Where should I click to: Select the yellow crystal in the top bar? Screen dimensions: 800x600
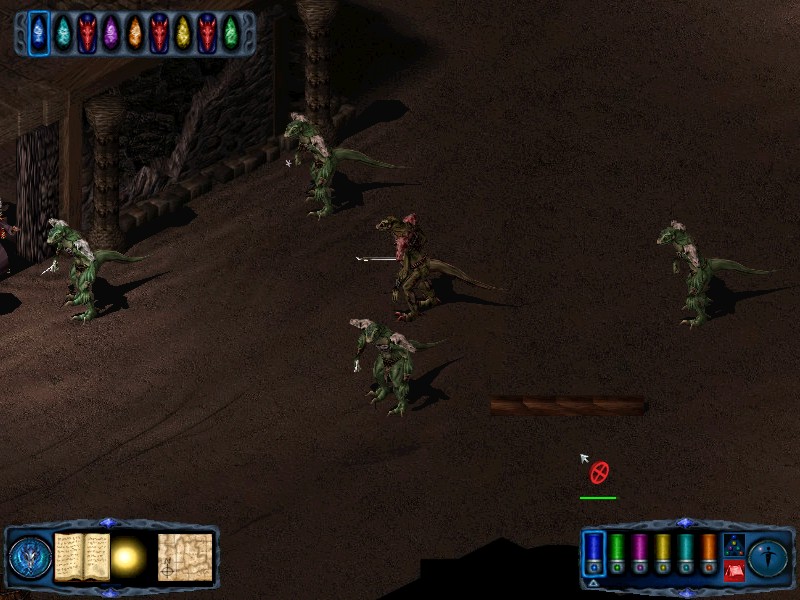tap(183, 33)
